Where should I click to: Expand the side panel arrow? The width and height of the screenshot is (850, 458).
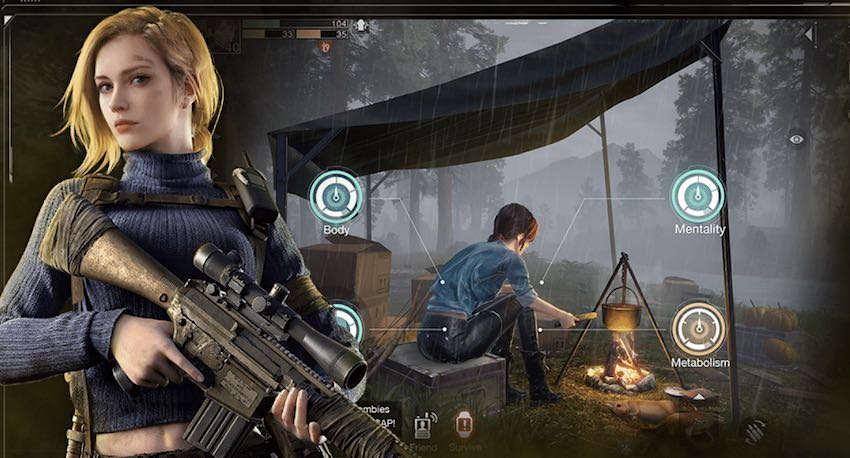809,35
